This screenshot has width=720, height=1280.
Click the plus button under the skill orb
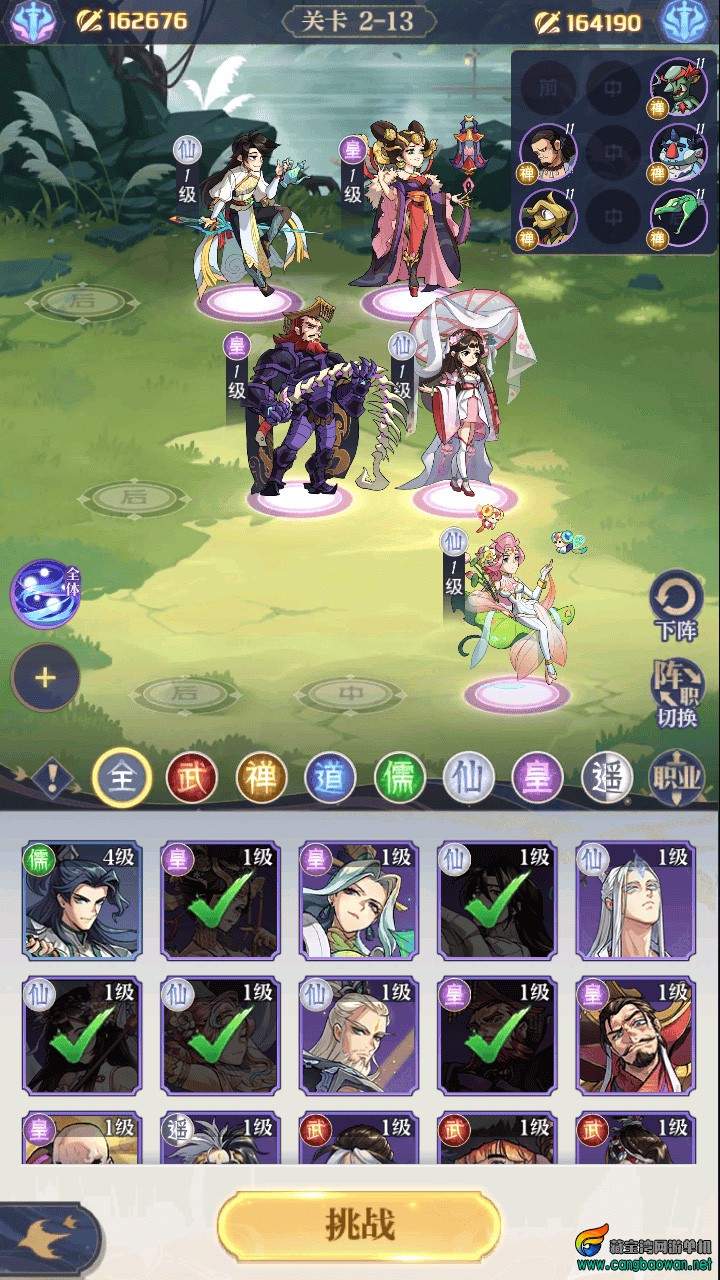tap(45, 678)
